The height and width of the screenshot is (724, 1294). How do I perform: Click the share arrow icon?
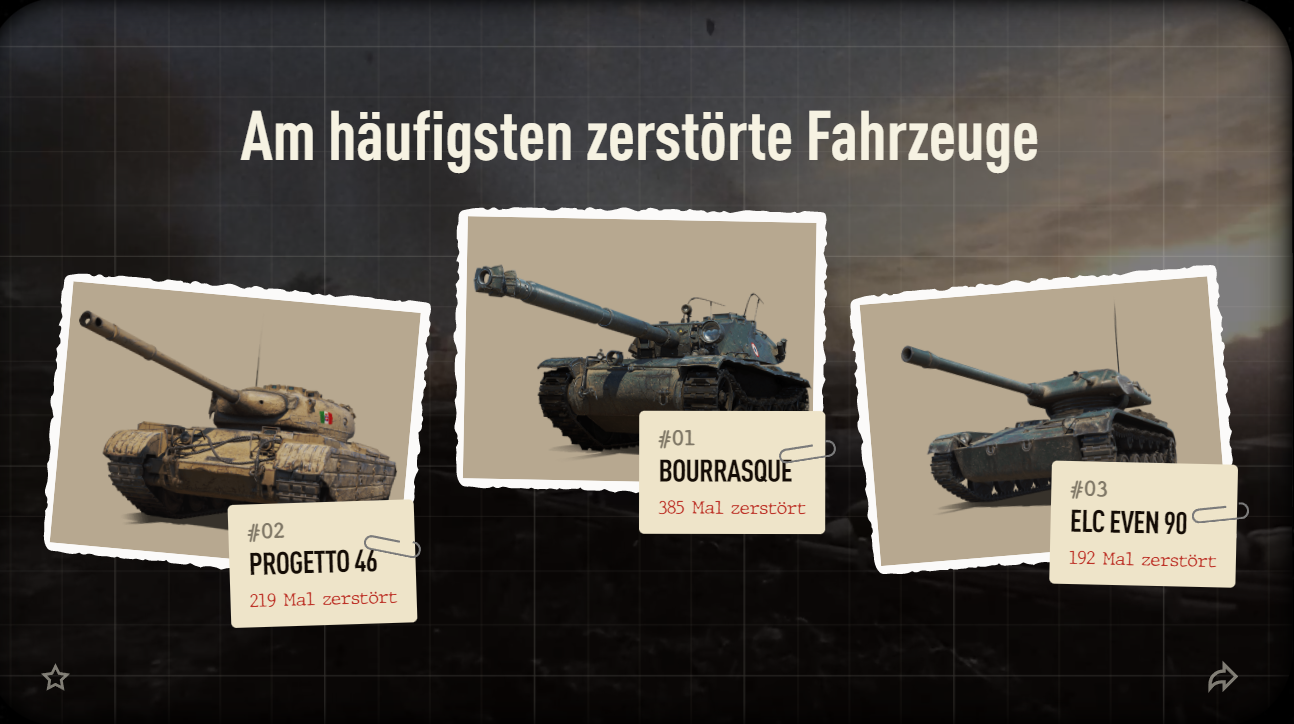pyautogui.click(x=1224, y=677)
